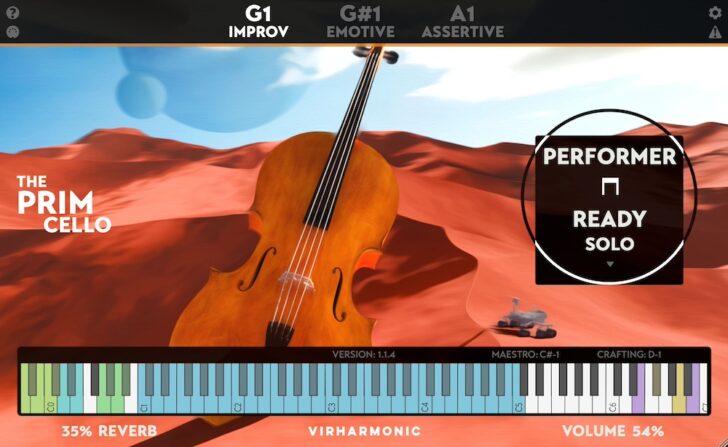Expand the Solo dropdown arrow
Screen dimensions: 728x447
609,265
